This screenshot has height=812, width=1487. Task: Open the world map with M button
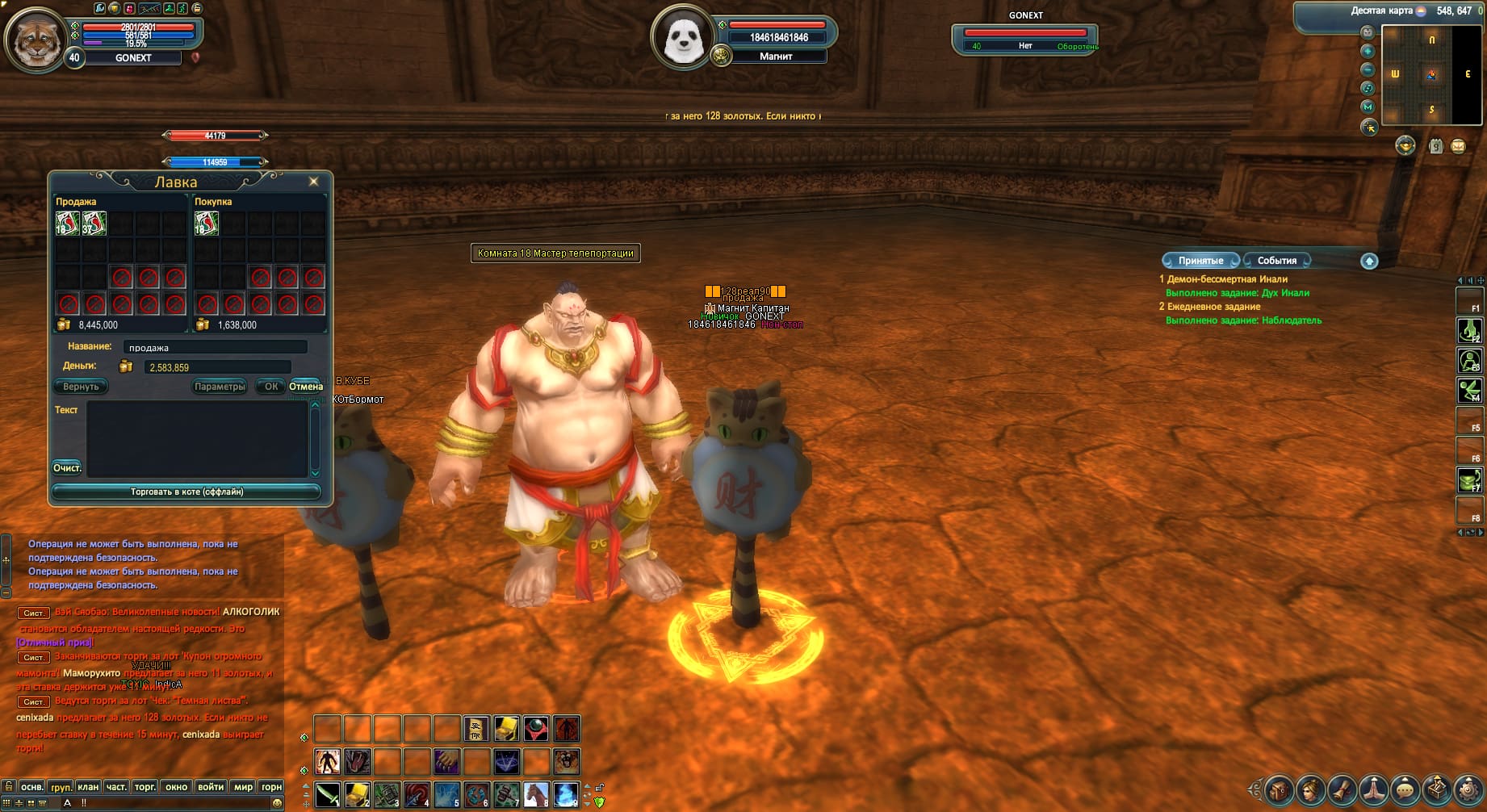pos(1368,107)
